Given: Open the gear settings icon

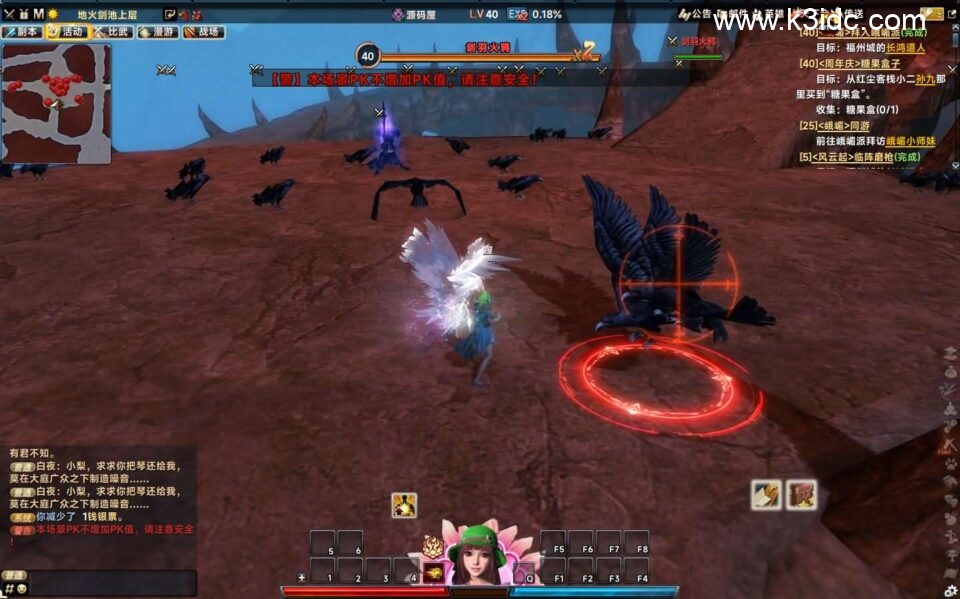Looking at the screenshot, I should pyautogui.click(x=949, y=590).
